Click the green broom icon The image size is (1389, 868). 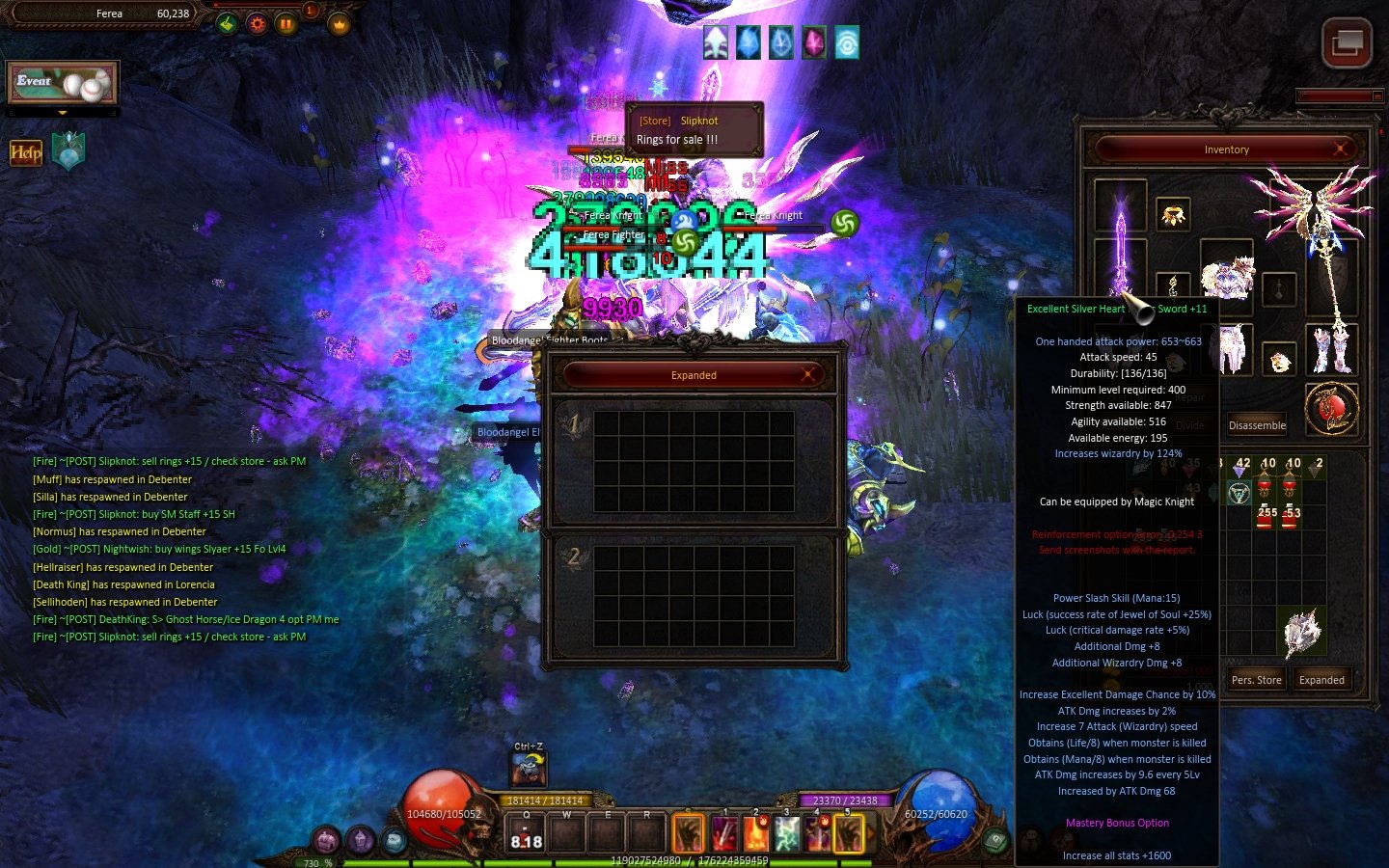click(x=227, y=23)
